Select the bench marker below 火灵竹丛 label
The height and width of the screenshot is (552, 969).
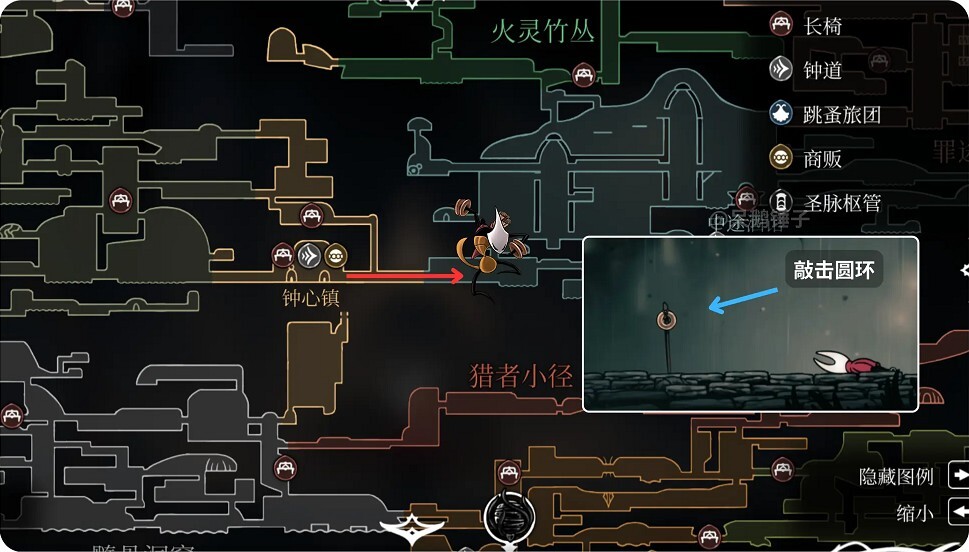coord(584,75)
